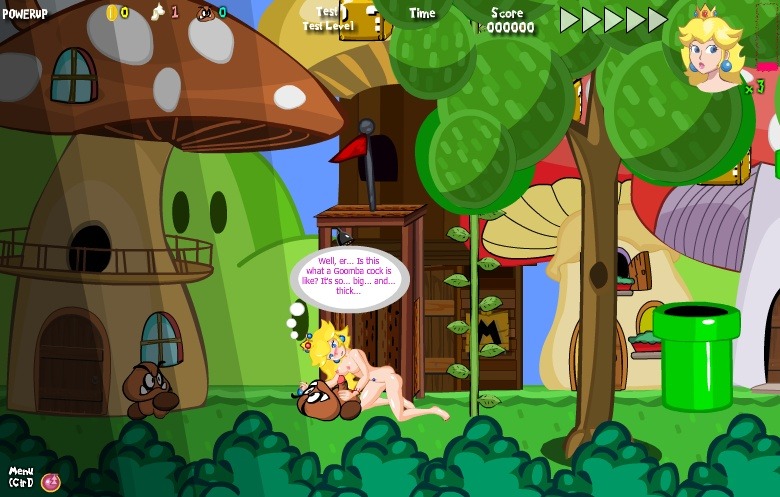Open the Menu label in the corner
Image resolution: width=780 pixels, height=497 pixels.
coord(21,476)
